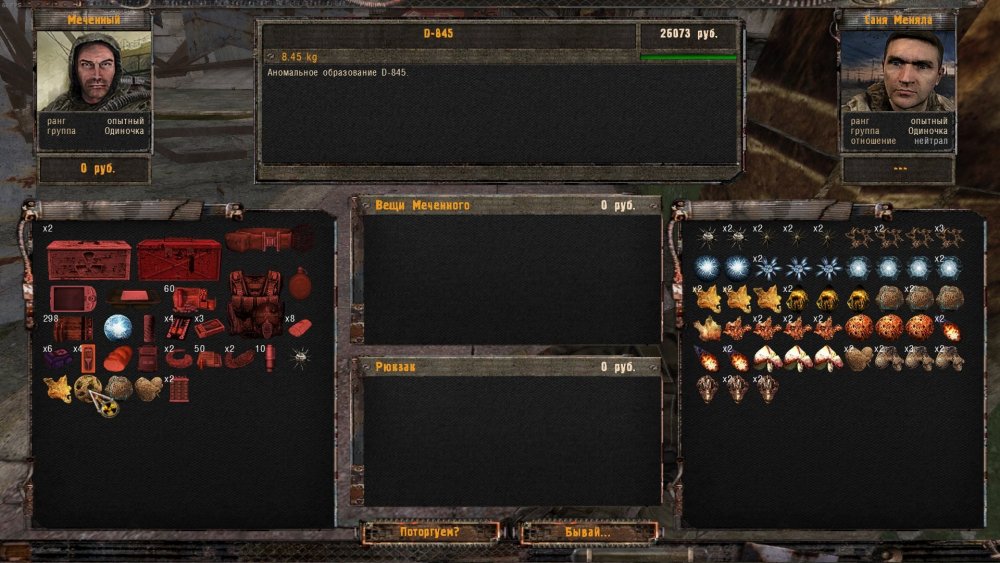1000x563 pixels.
Task: Select the spiky white artifact in the player inventory
Action: [299, 358]
